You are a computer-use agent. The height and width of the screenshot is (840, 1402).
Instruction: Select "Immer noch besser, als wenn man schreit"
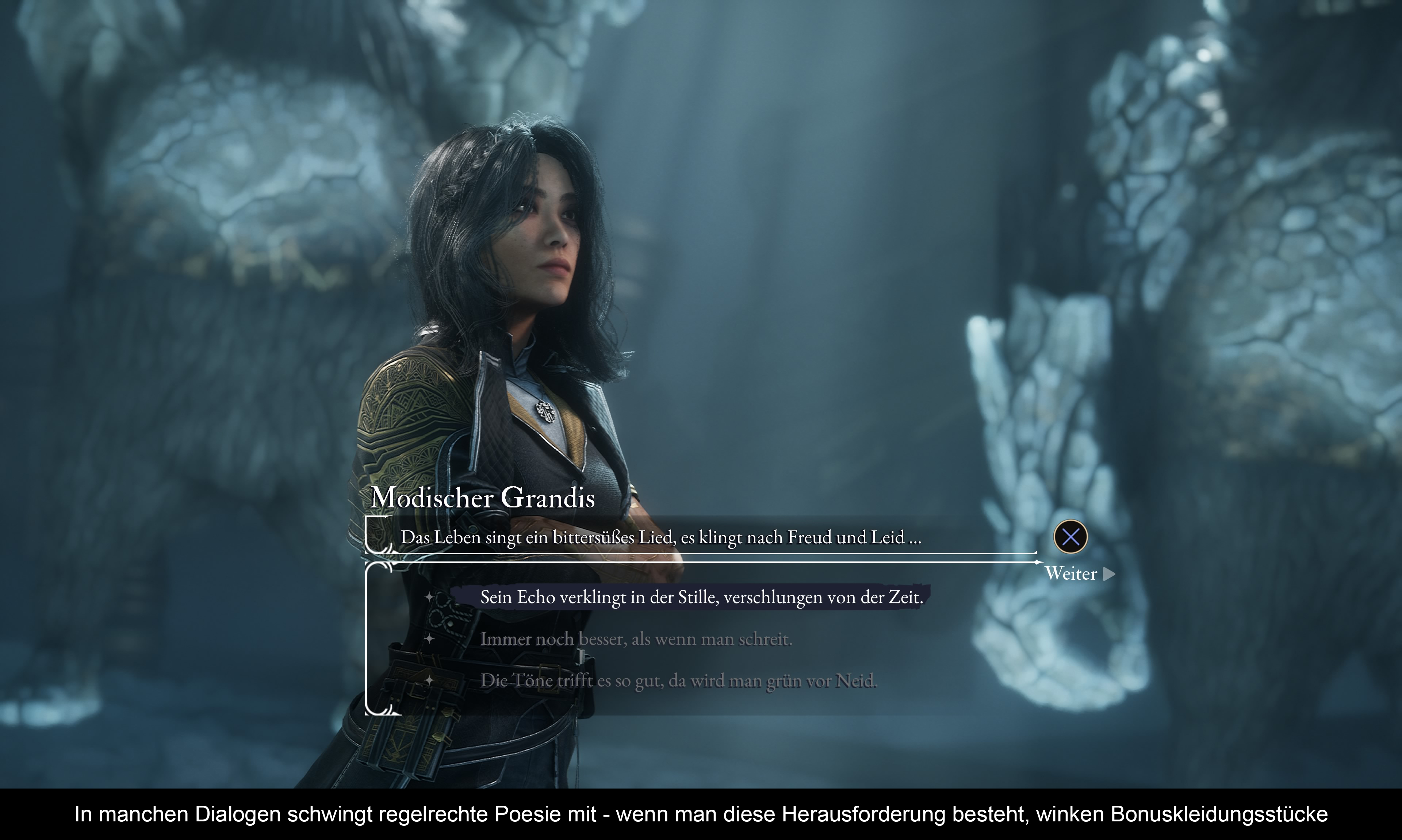(x=635, y=639)
